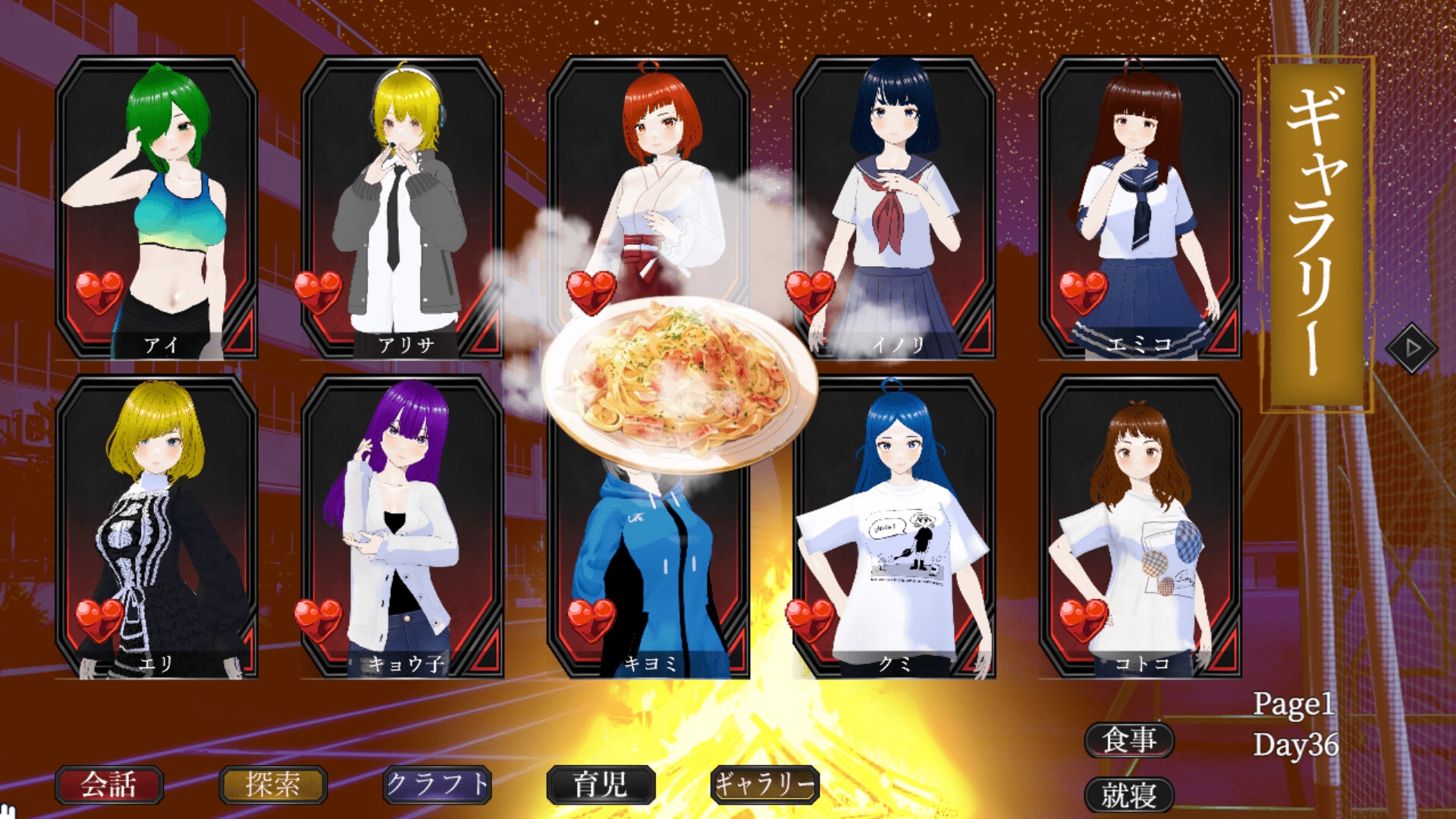The width and height of the screenshot is (1456, 819).
Task: Open the クラフト crafting menu
Action: pyautogui.click(x=438, y=785)
